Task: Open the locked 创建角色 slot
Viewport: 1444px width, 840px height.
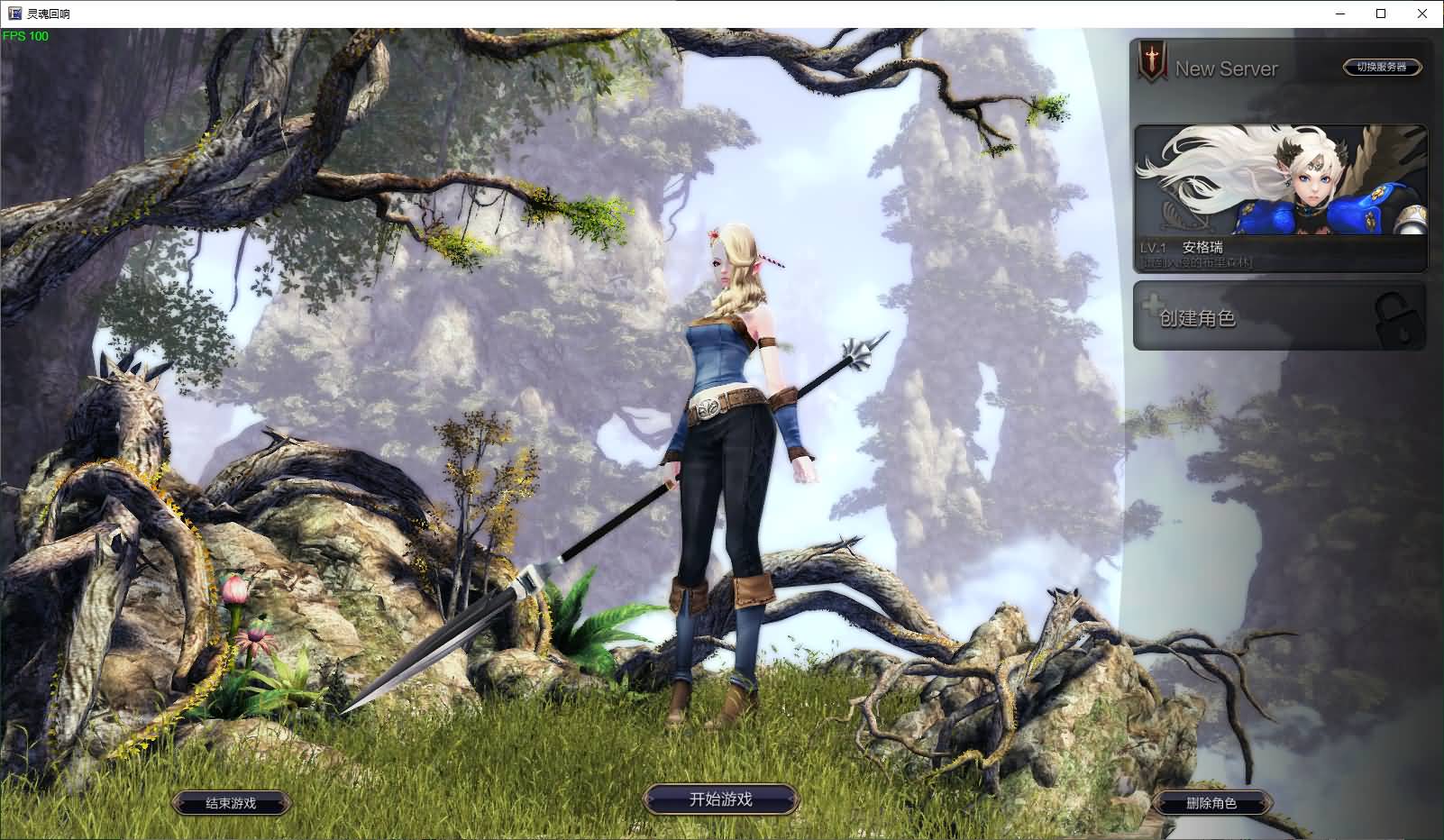Action: click(1280, 317)
